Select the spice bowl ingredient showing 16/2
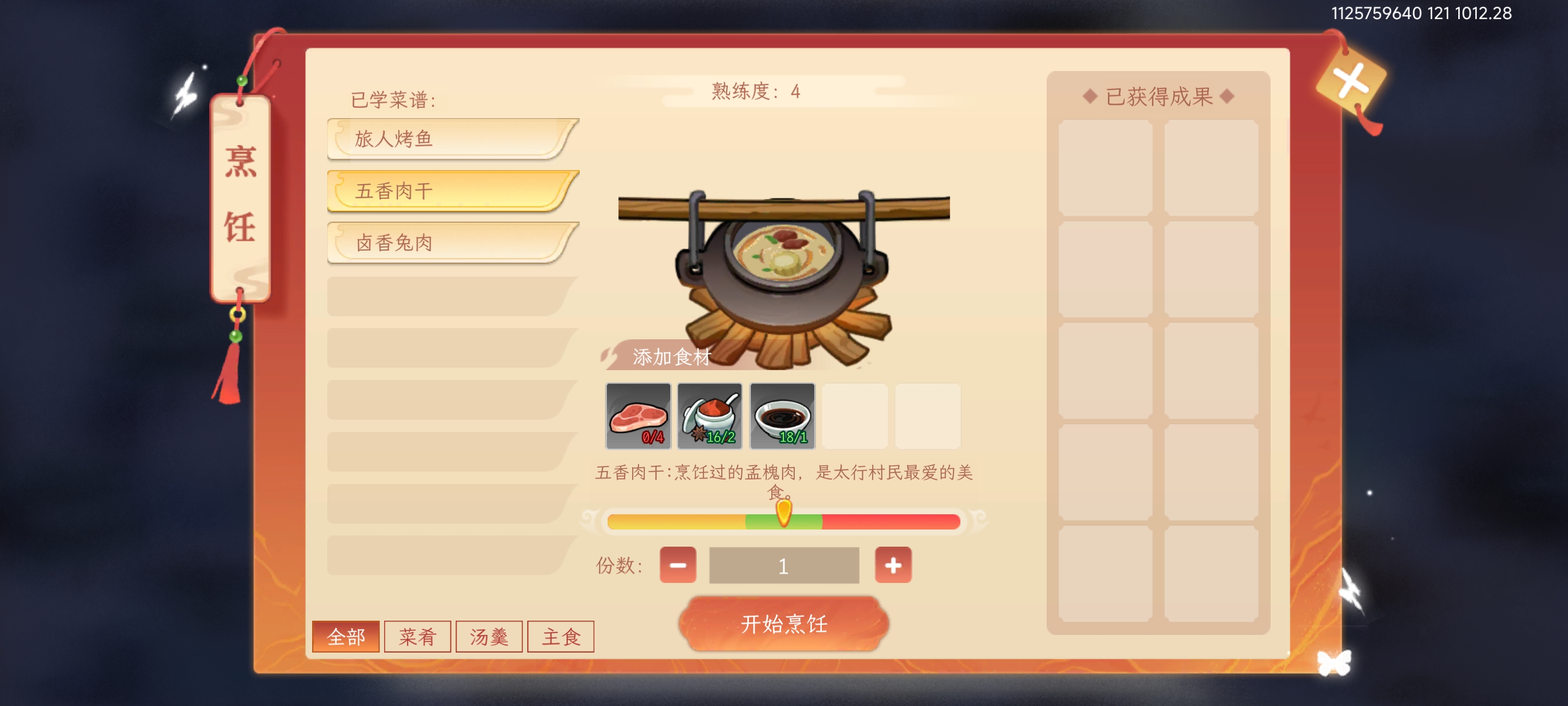1568x706 pixels. click(x=710, y=416)
